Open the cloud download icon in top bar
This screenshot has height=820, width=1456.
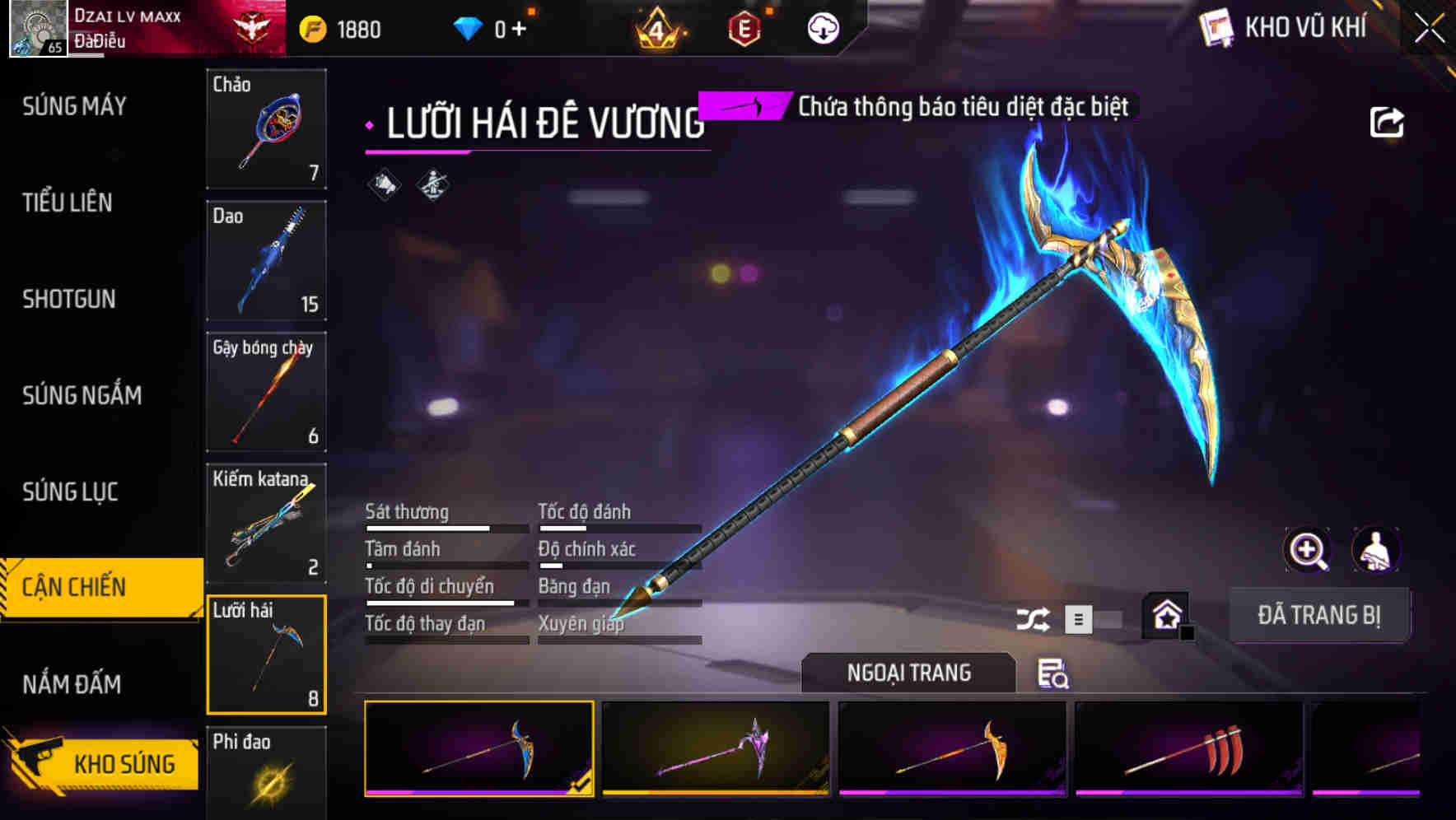click(821, 27)
